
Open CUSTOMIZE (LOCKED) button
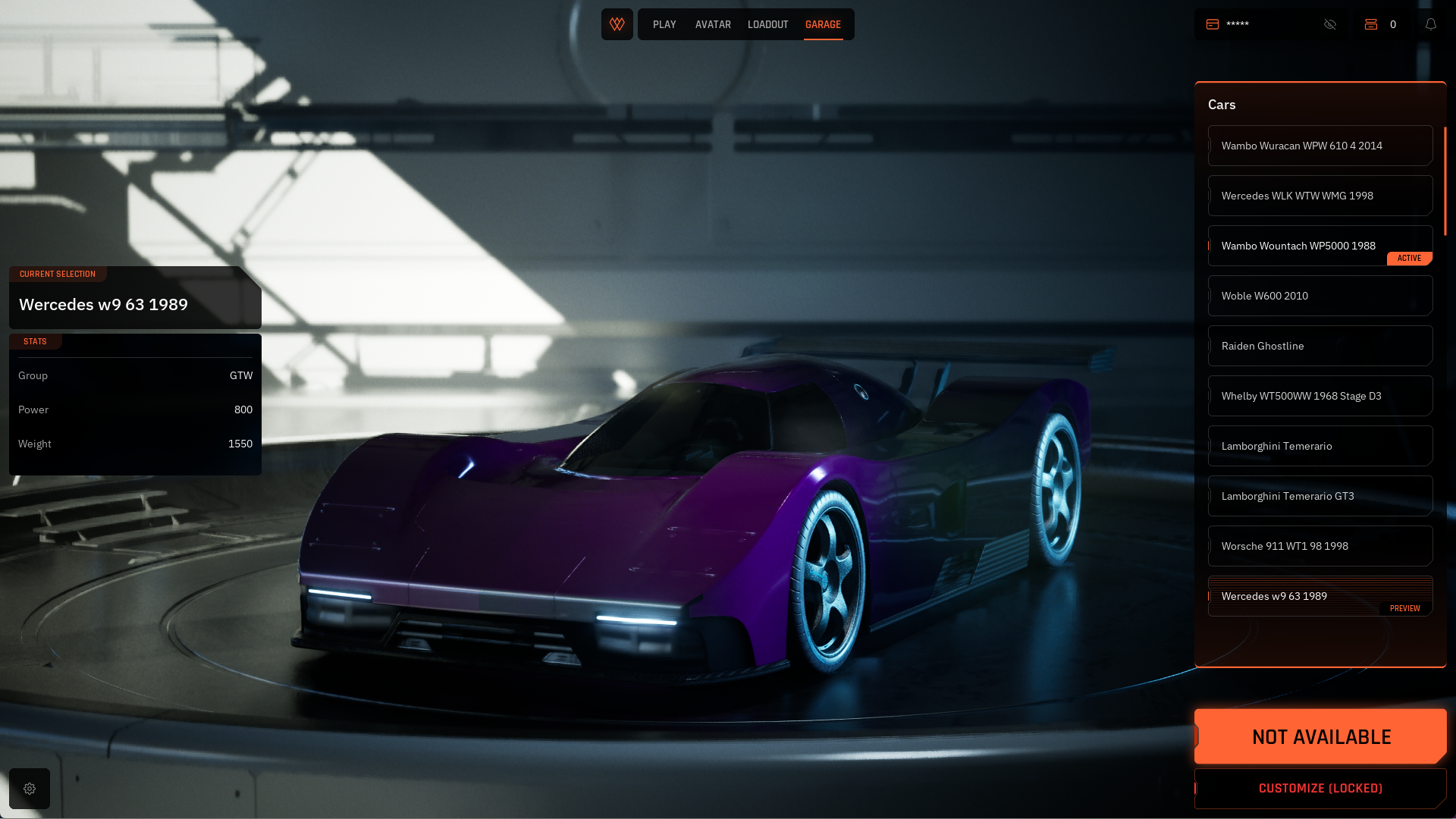pos(1320,789)
